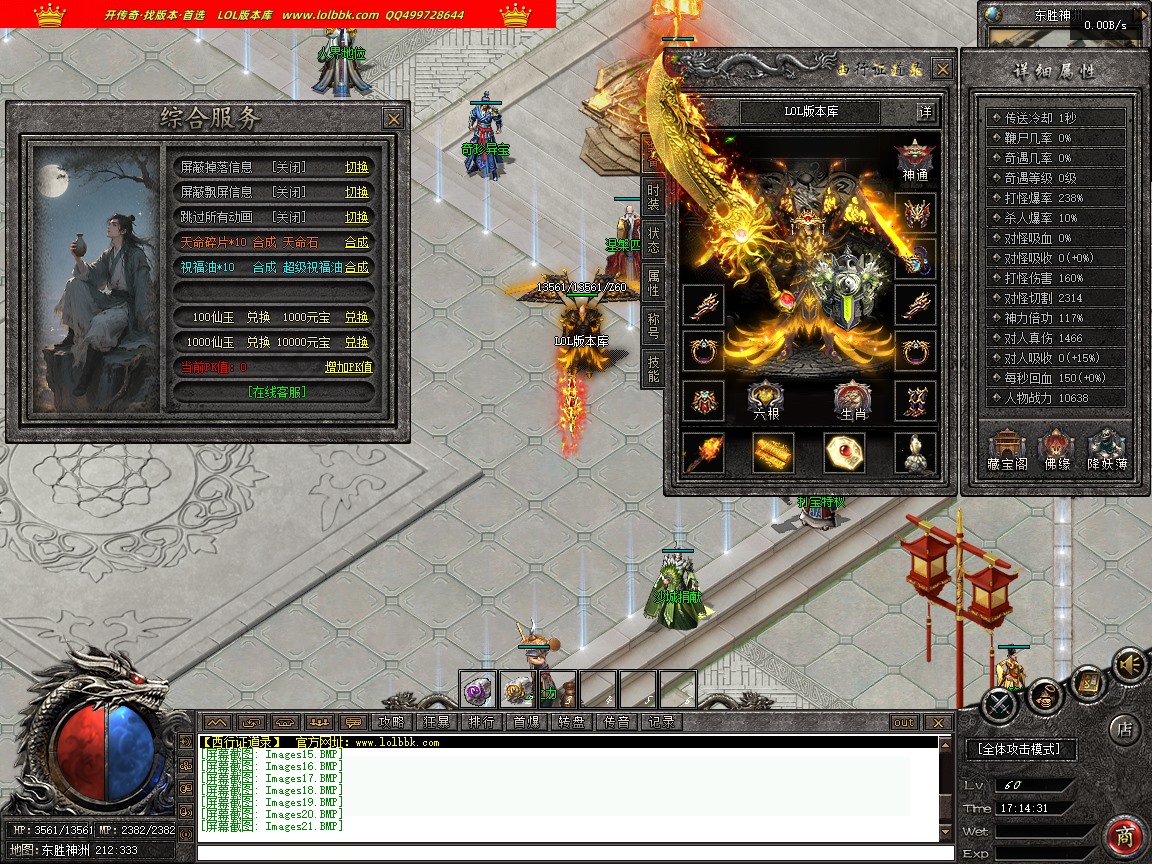Exchange 100仙玉 for 1000元宝
1152x864 pixels.
(356, 317)
